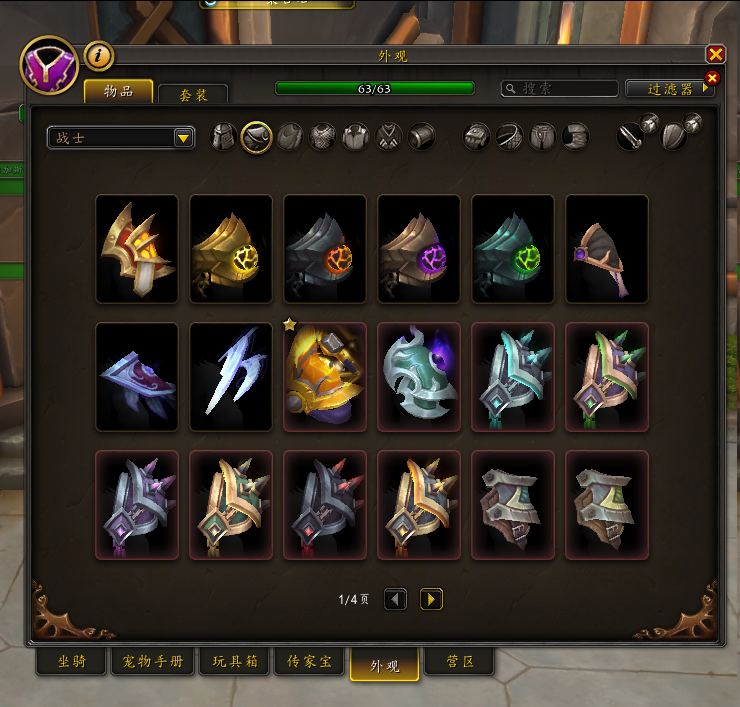Viewport: 740px width, 707px height.
Task: Close the appearance collection window
Action: 715,54
